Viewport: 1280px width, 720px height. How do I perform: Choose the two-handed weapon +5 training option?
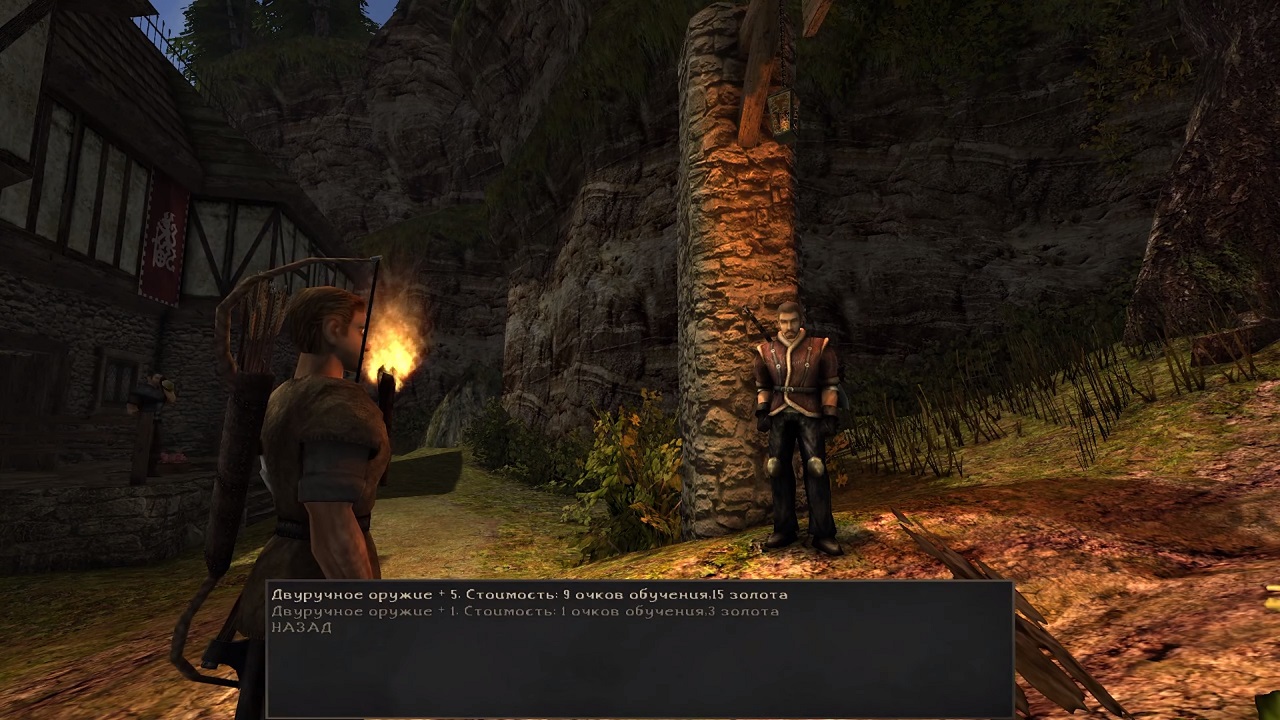coord(529,595)
